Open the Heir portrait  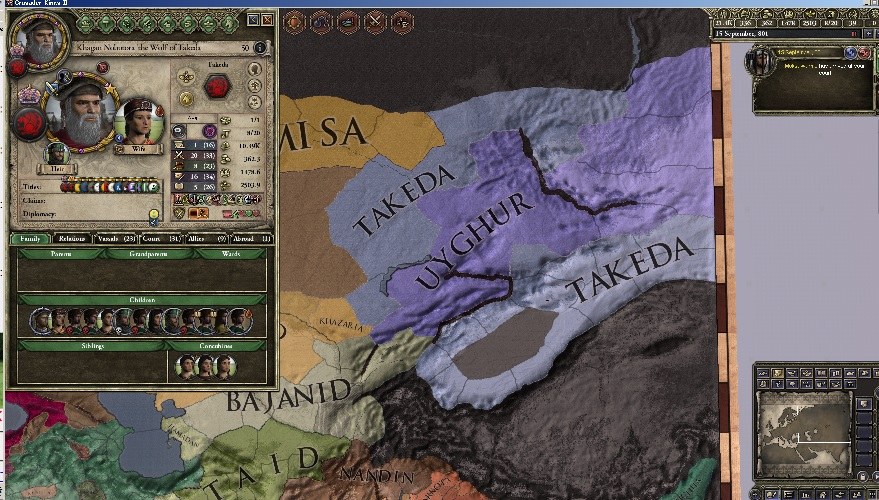tap(57, 154)
